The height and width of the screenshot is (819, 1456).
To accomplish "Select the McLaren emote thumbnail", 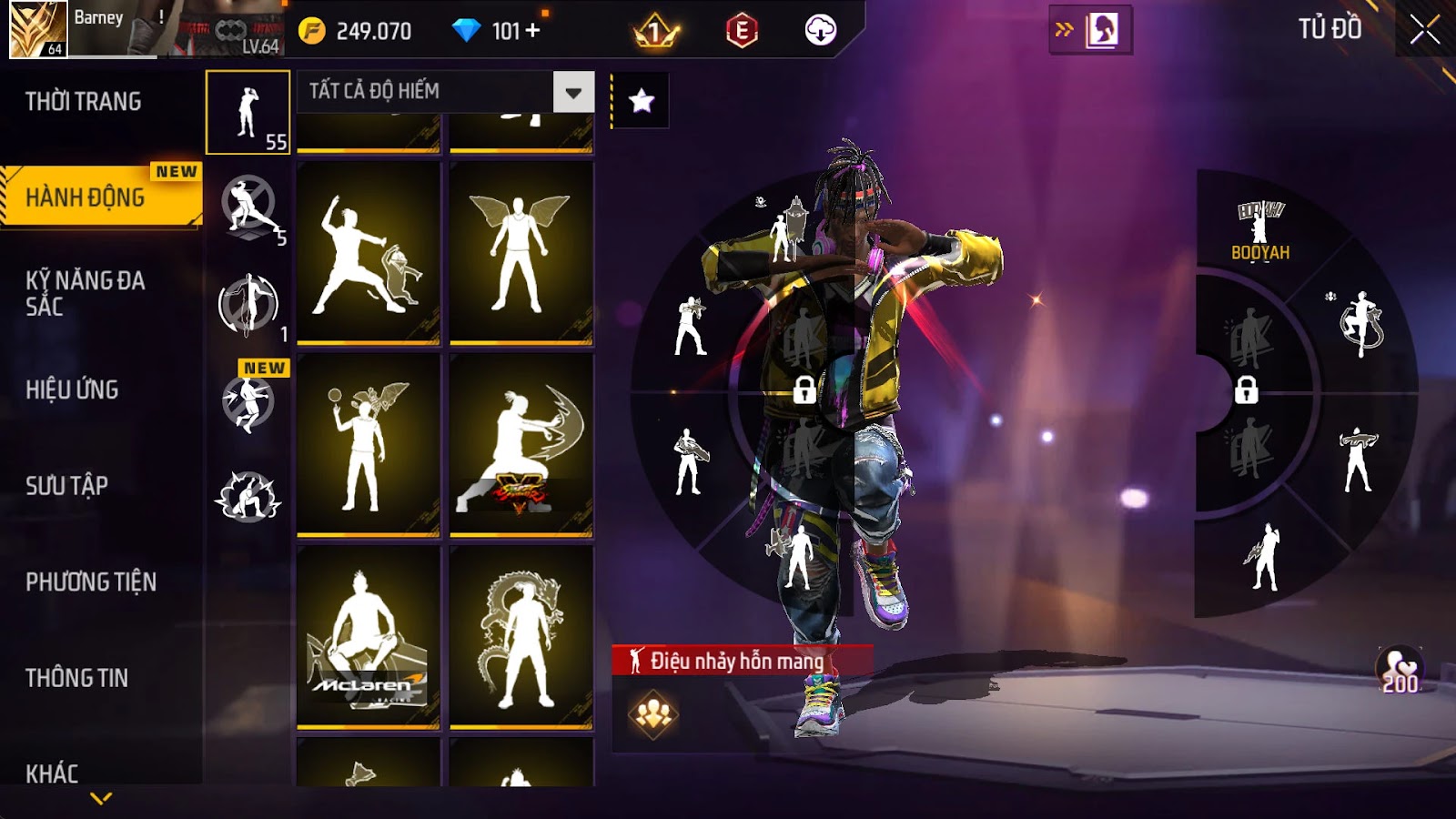I will pos(369,636).
